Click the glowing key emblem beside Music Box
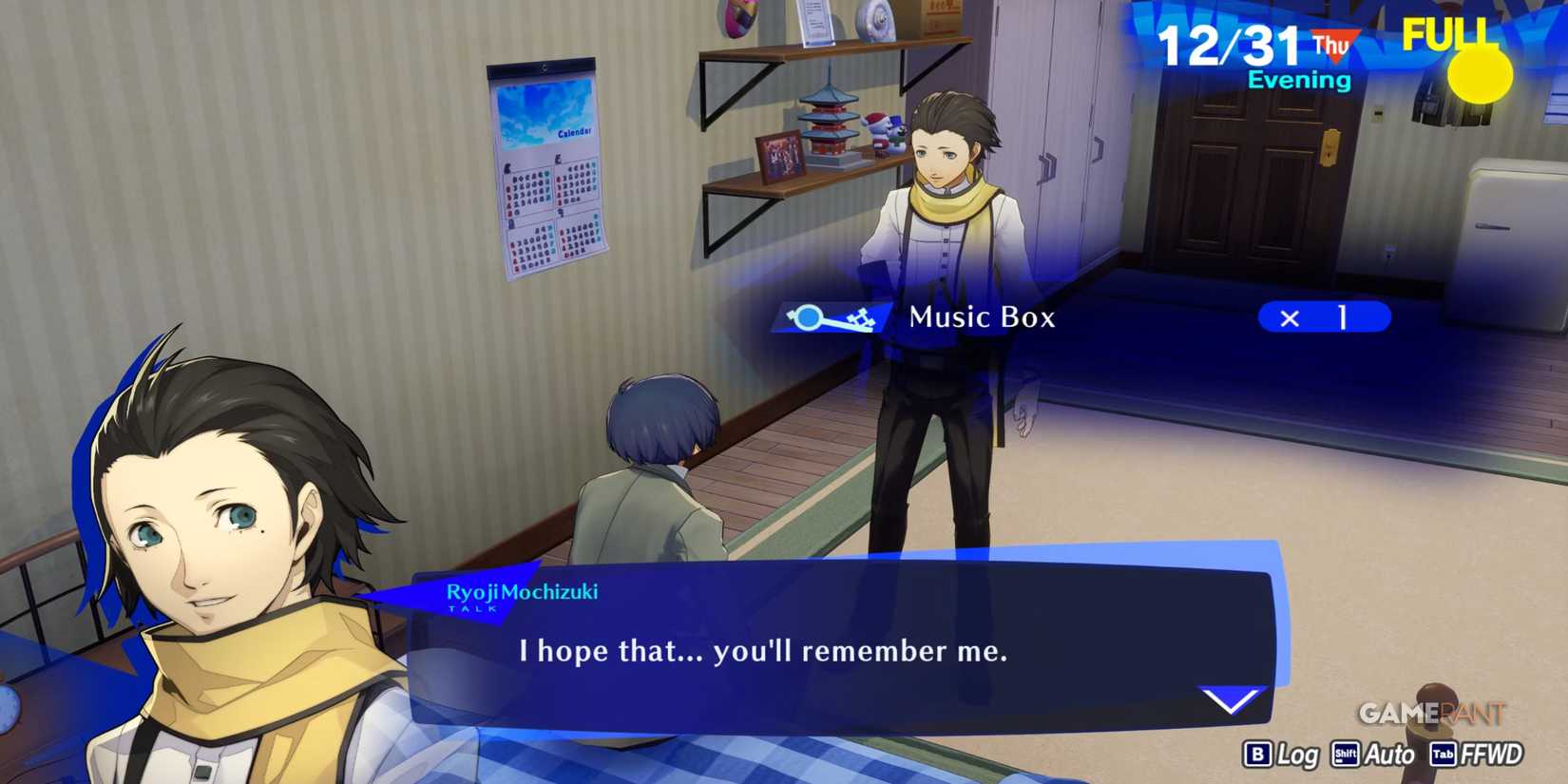 tap(832, 317)
